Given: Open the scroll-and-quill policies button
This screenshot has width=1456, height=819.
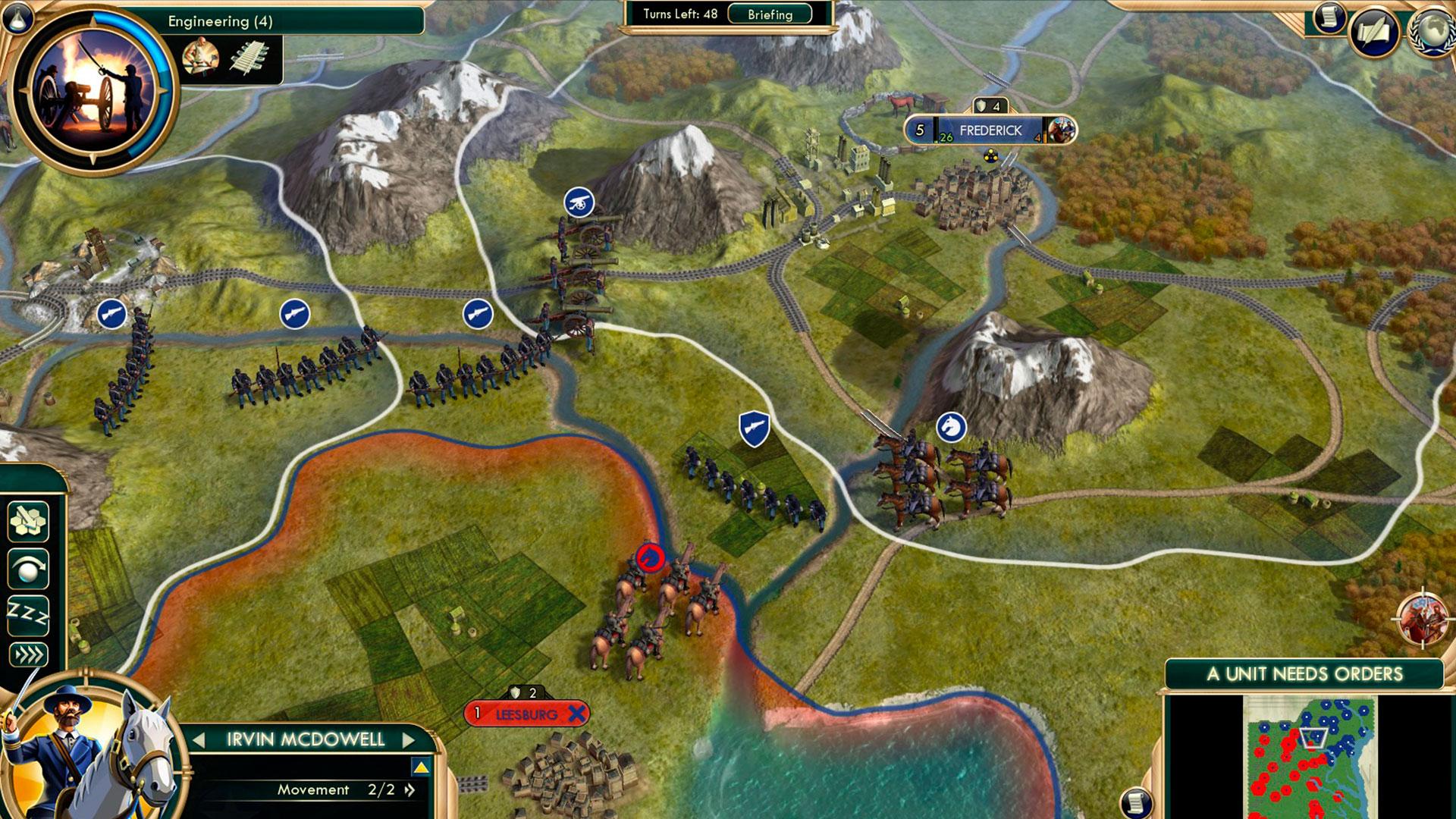Looking at the screenshot, I should tap(1374, 32).
